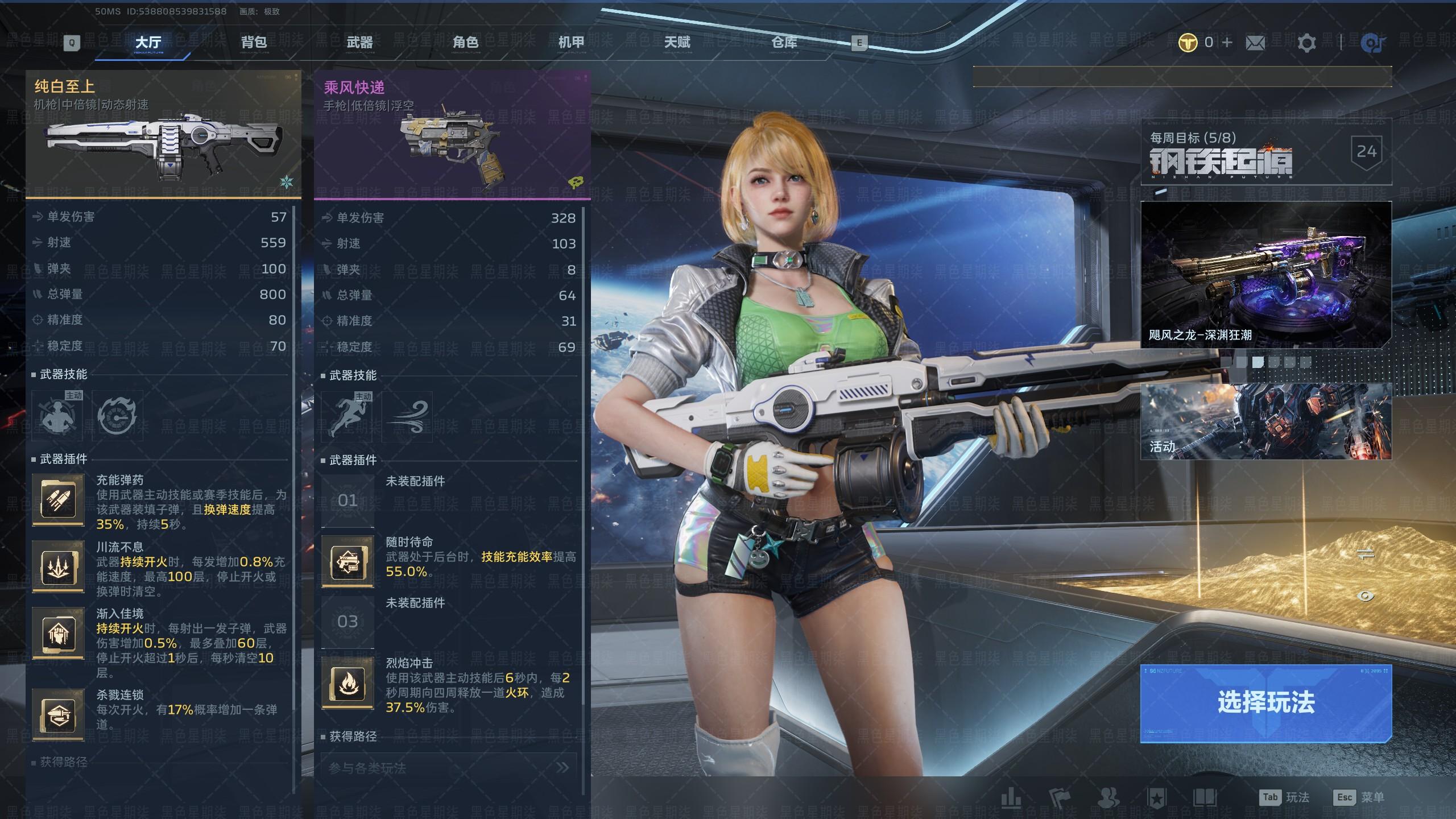1456x819 pixels.
Task: Open the 天赋 talents tab
Action: (x=677, y=42)
